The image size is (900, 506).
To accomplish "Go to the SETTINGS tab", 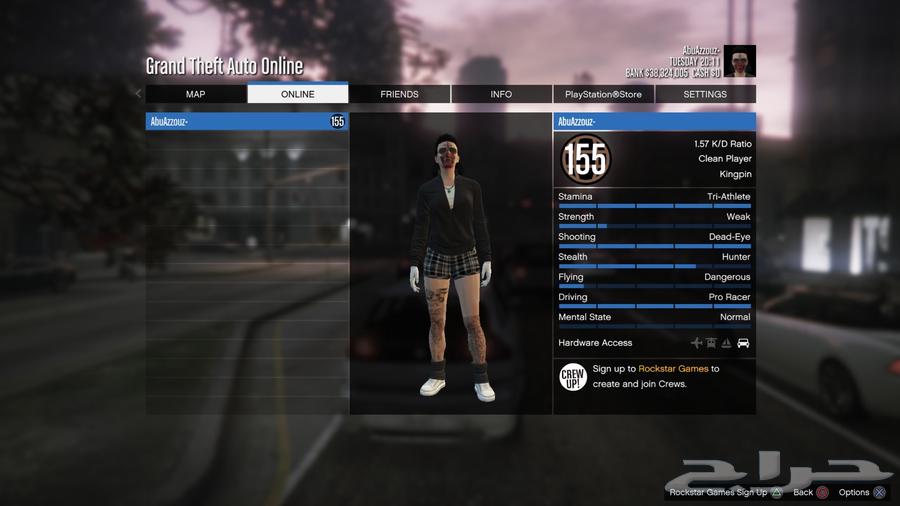I will (705, 94).
